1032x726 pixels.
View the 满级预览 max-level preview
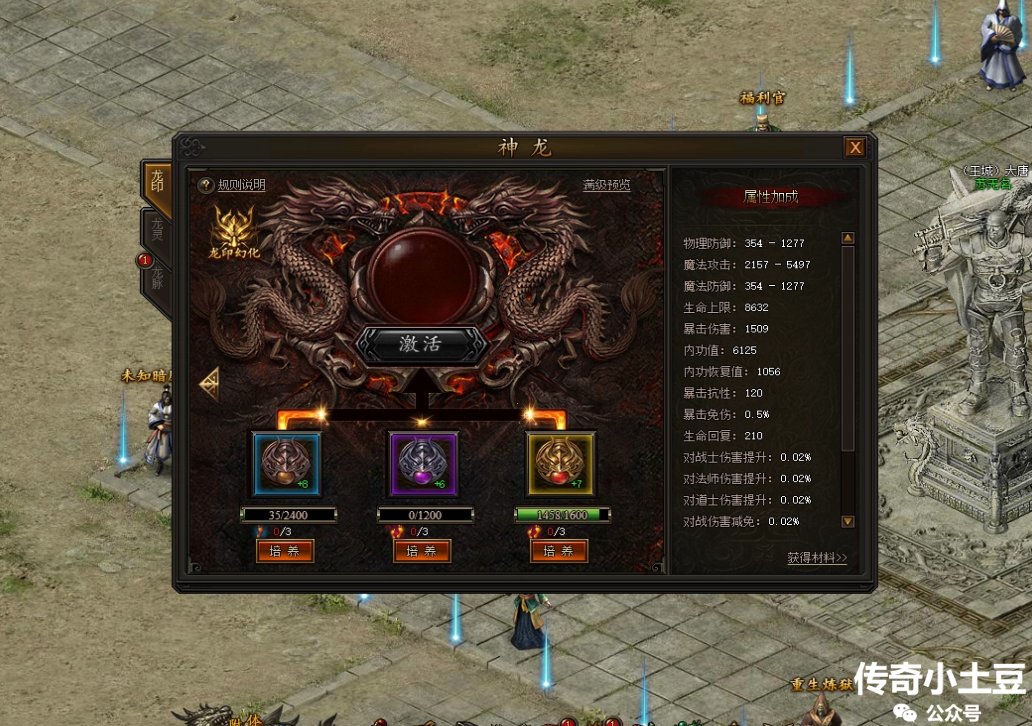pos(607,185)
